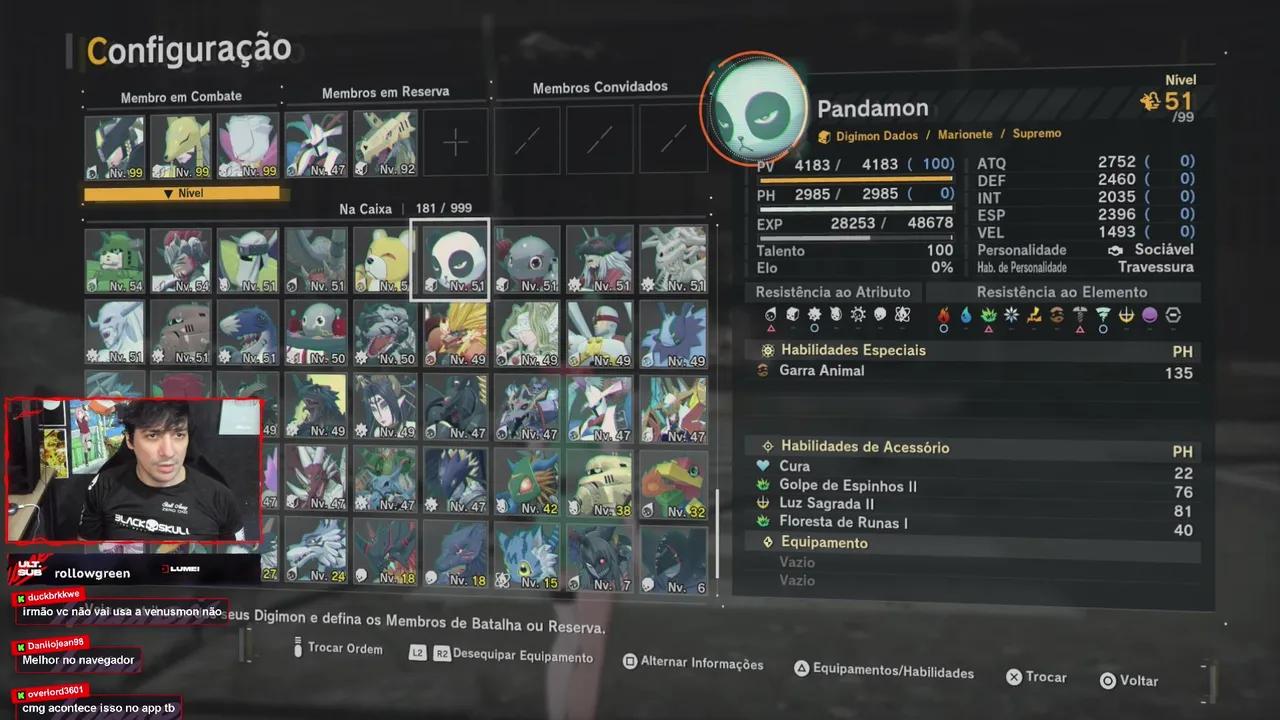The image size is (1280, 720).
Task: Select the level 47 reserve member
Action: [316, 144]
